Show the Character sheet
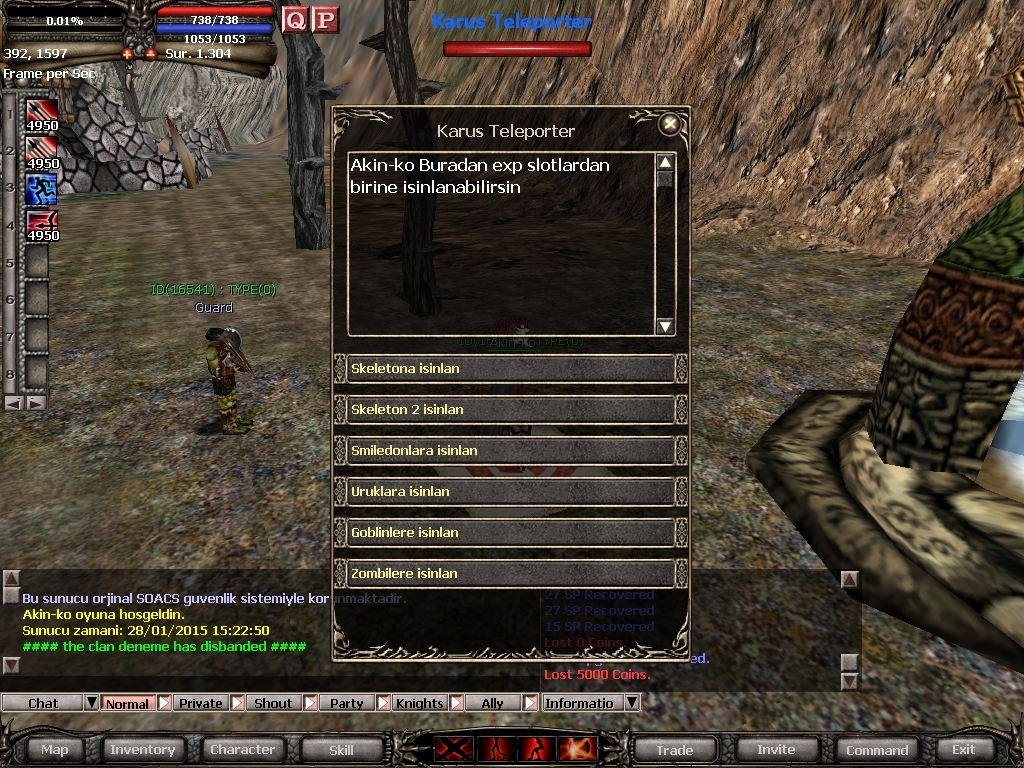The height and width of the screenshot is (768, 1024). (242, 749)
